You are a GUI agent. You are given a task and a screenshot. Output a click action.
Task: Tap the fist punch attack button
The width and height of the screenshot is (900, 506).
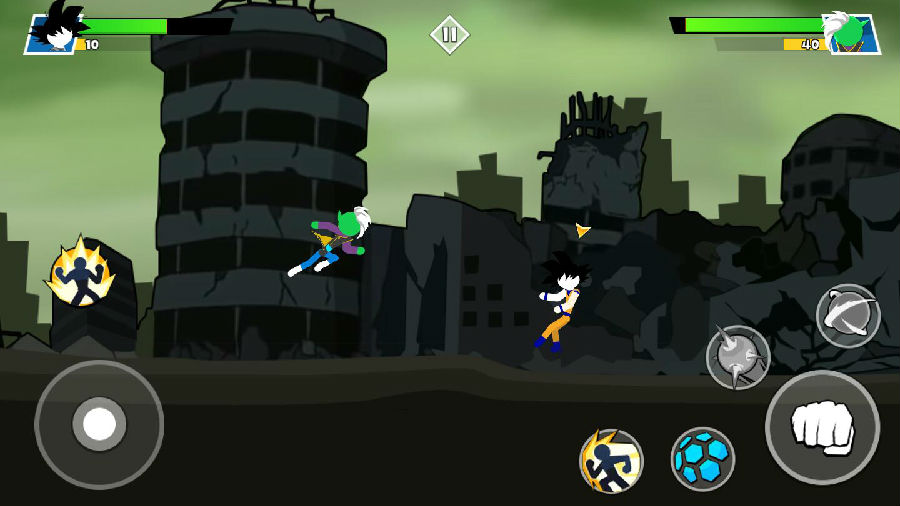click(x=822, y=427)
